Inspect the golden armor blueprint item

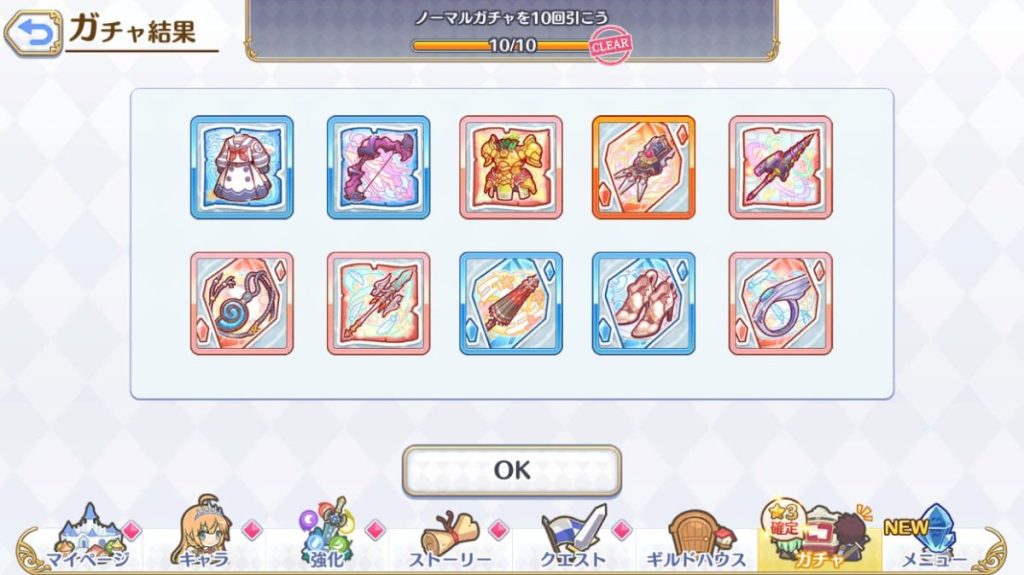coord(511,167)
